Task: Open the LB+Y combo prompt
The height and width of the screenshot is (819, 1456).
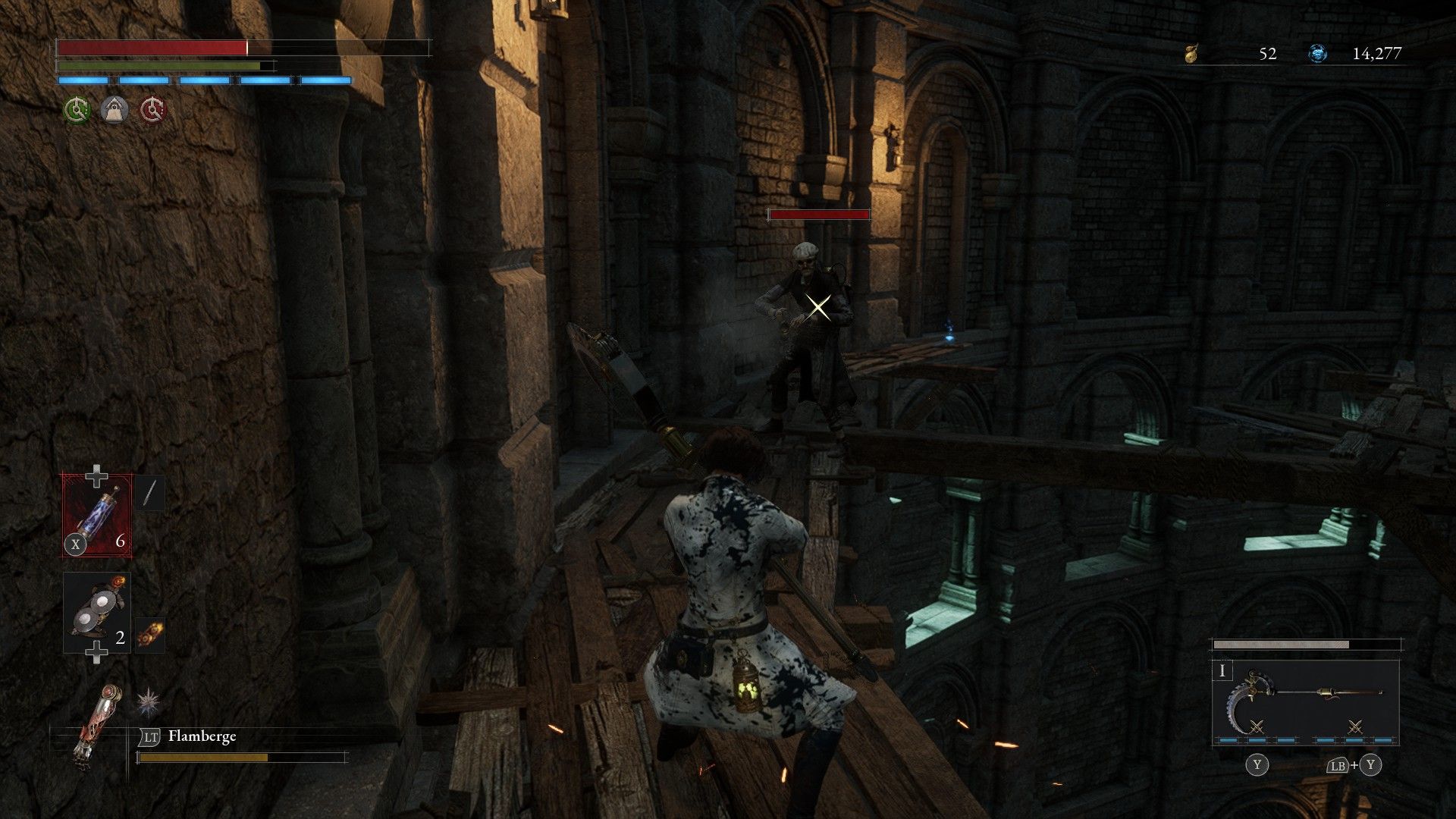Action: point(1354,766)
